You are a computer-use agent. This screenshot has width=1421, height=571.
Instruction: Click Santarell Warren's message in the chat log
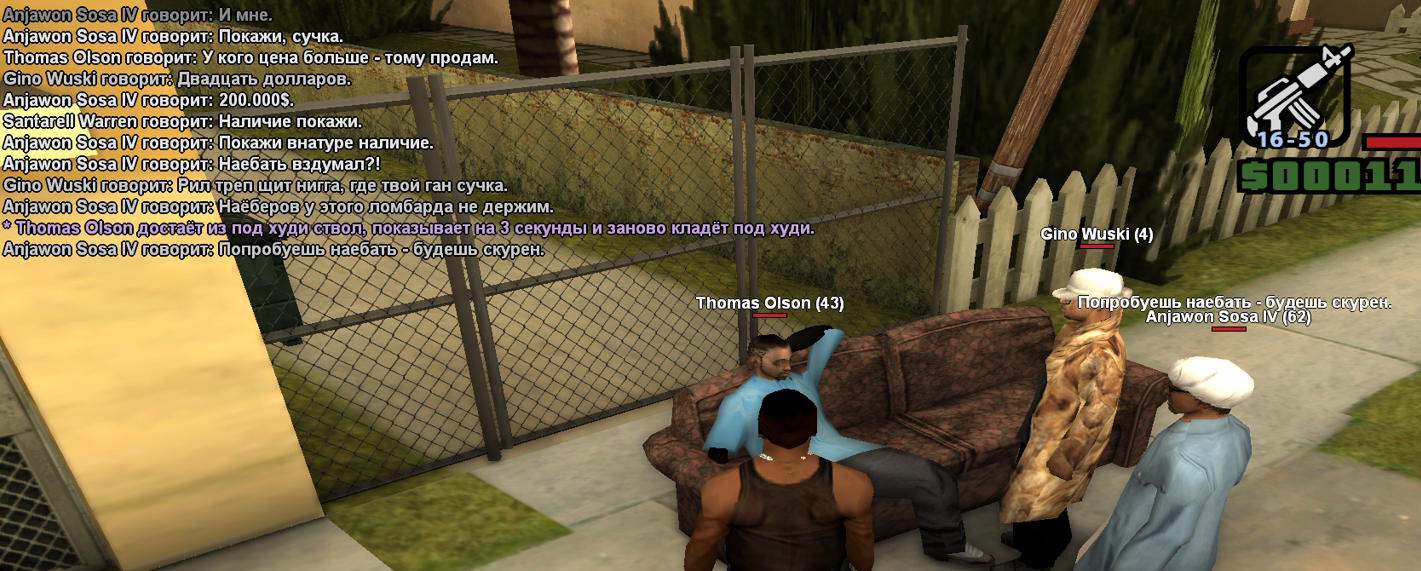pos(182,121)
